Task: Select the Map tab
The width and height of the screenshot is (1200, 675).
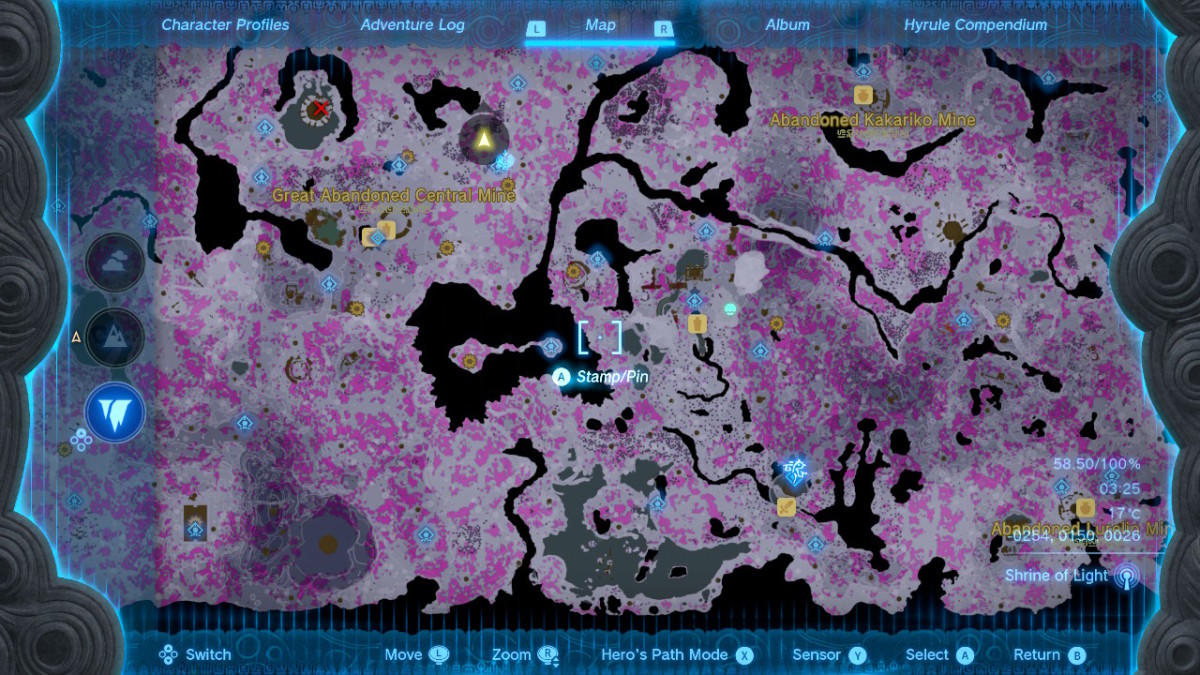Action: (x=600, y=25)
